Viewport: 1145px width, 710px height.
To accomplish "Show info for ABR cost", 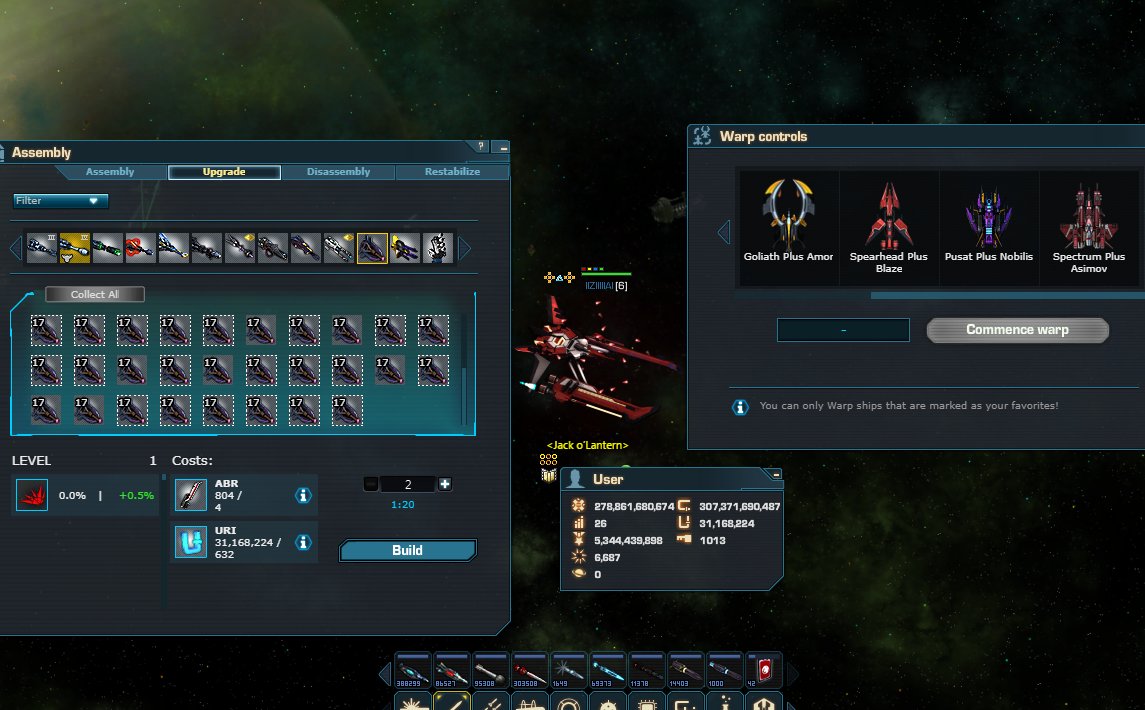I will point(303,495).
